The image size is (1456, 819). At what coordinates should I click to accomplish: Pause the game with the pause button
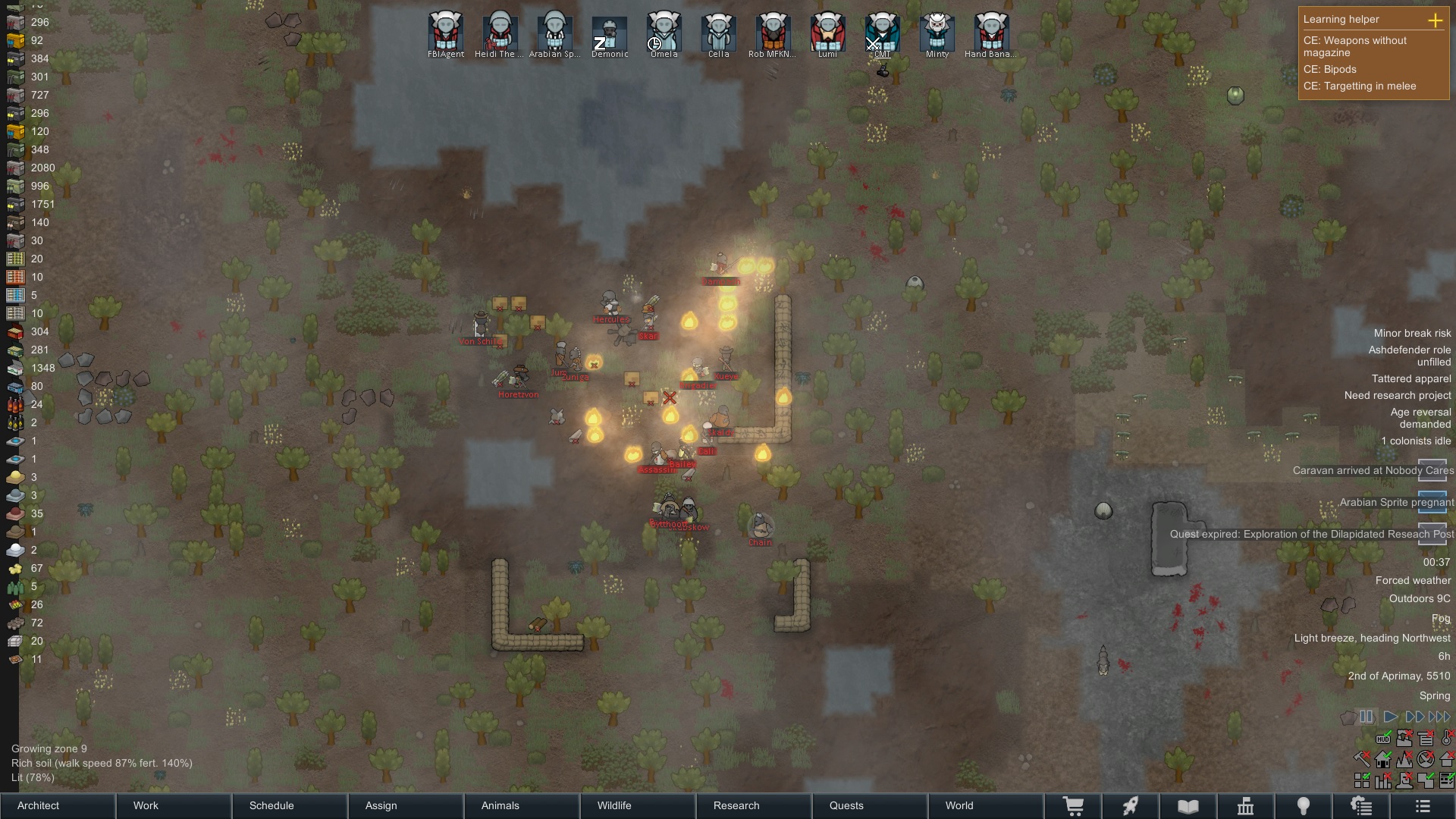point(1366,717)
